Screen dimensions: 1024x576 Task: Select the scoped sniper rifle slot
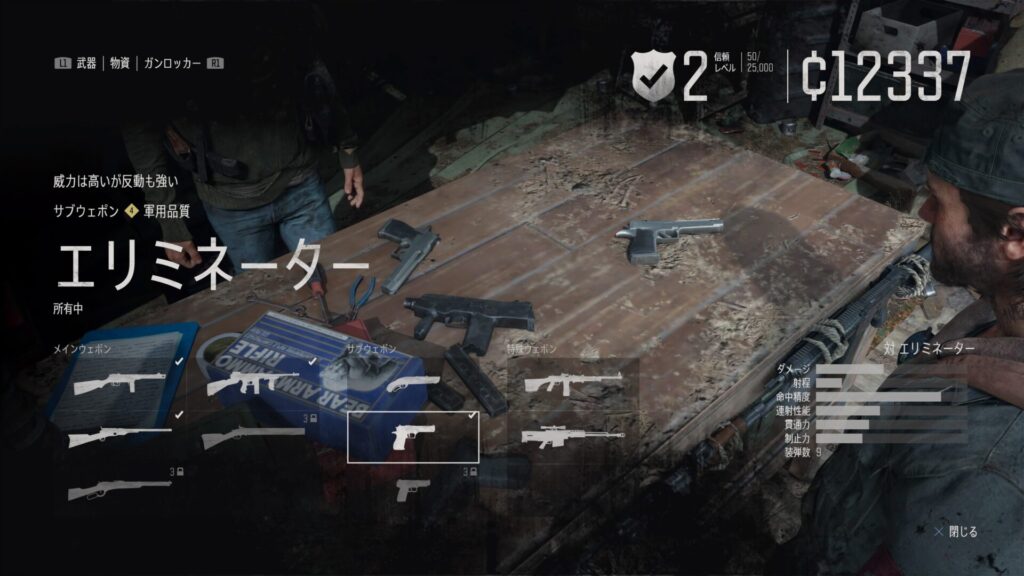[x=573, y=437]
